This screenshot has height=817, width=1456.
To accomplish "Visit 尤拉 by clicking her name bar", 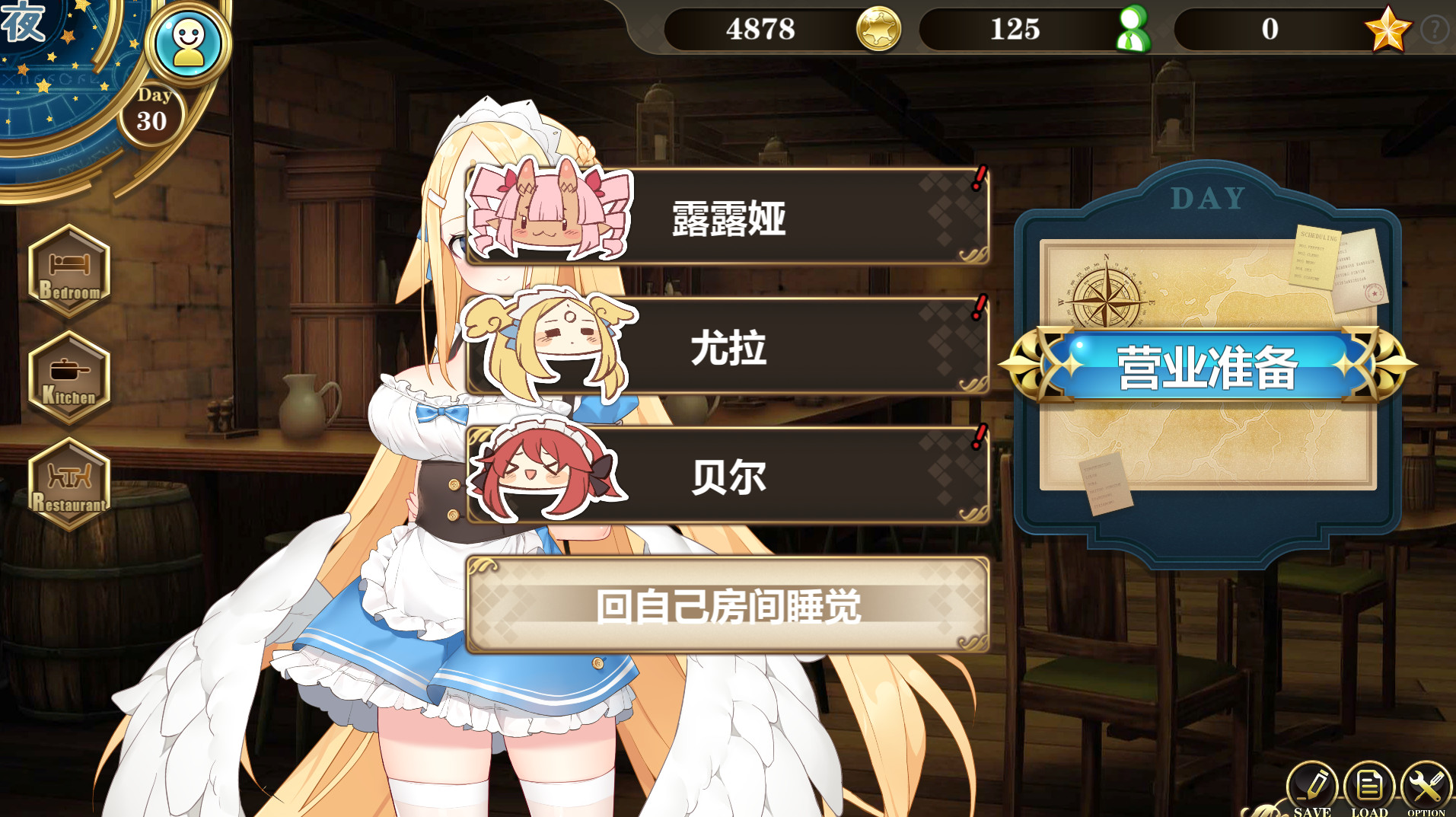I will tap(731, 349).
